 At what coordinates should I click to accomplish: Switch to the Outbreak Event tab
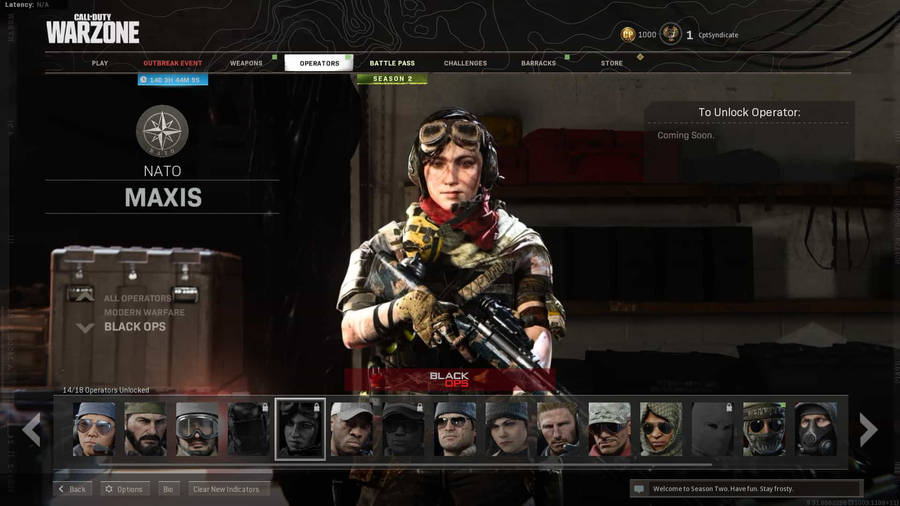[172, 63]
